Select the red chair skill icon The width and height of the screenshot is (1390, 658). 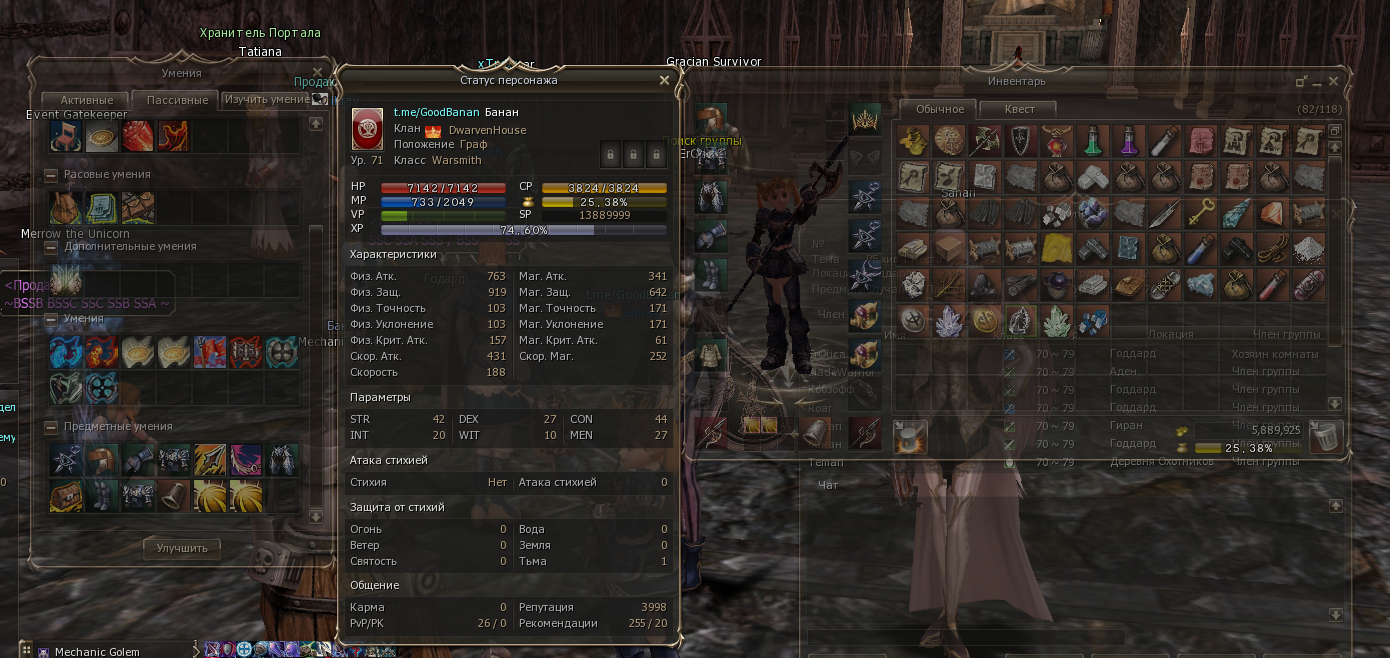pyautogui.click(x=65, y=136)
